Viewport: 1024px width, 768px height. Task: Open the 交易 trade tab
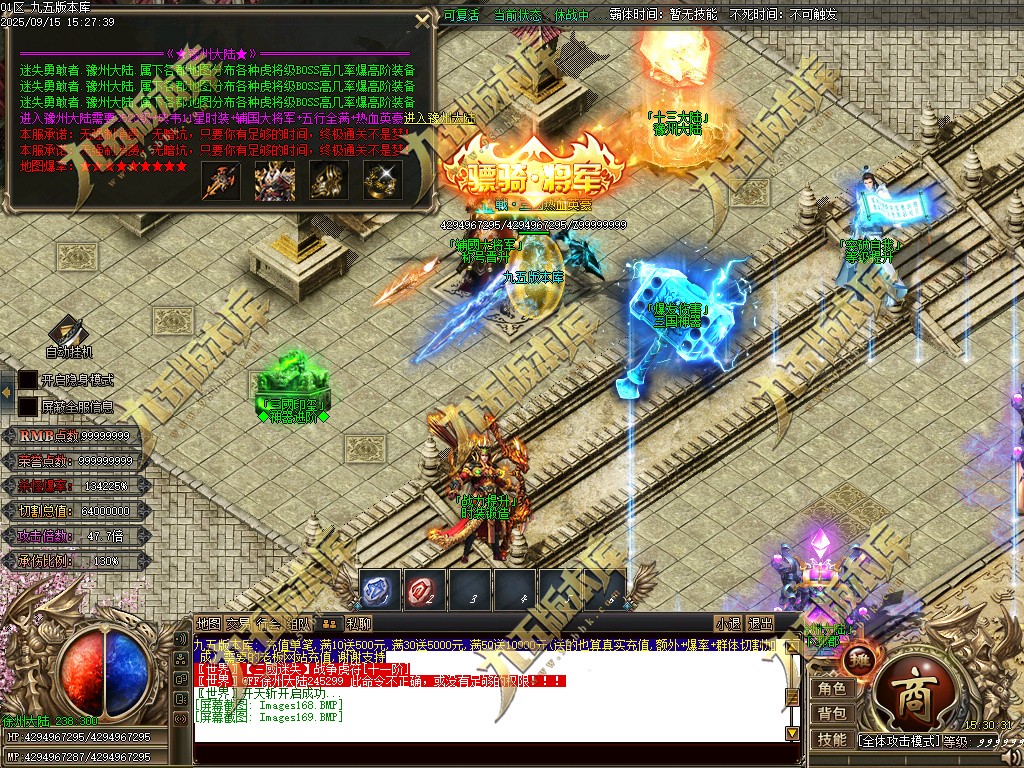[238, 623]
